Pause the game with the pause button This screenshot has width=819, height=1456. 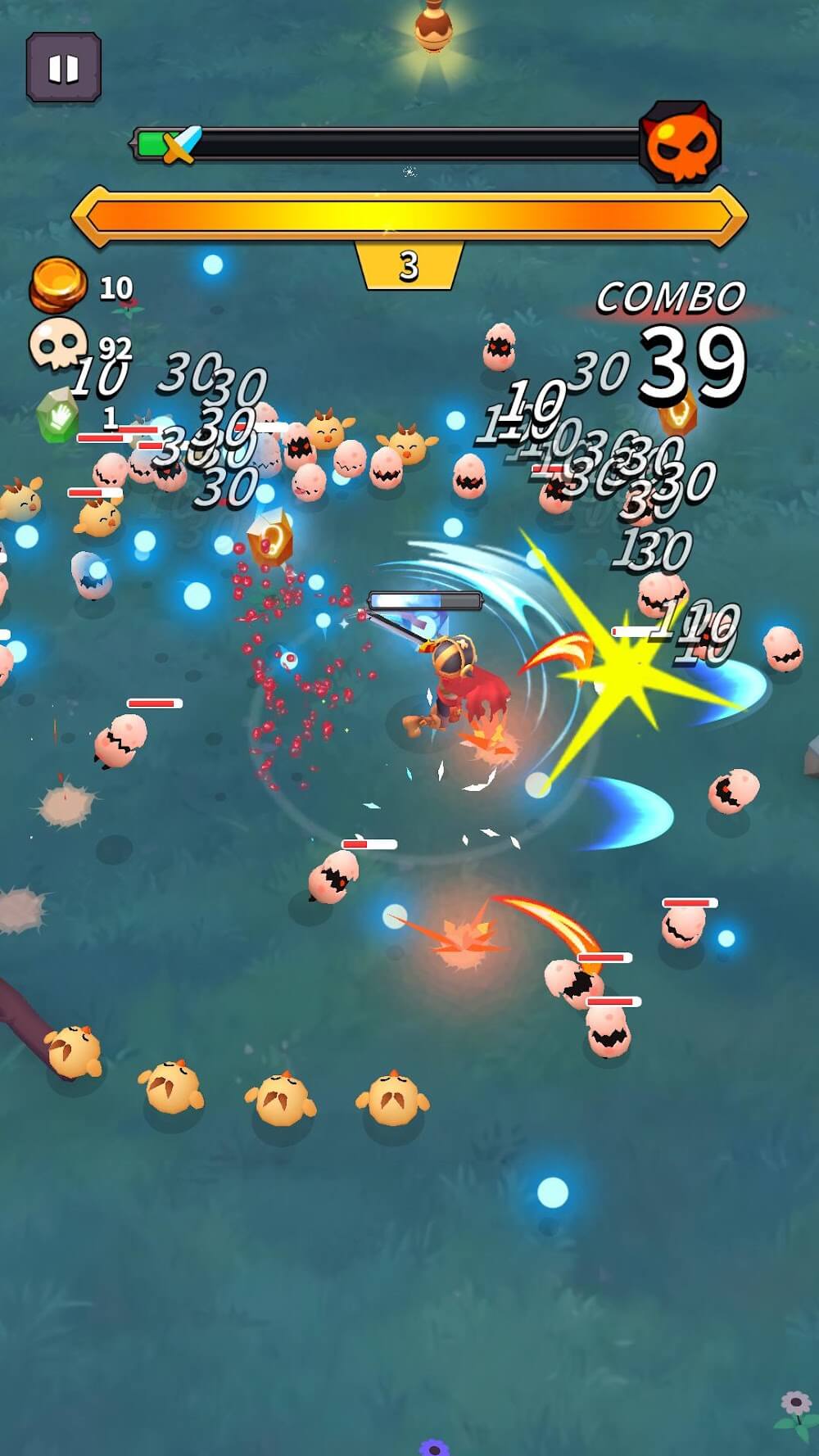pyautogui.click(x=63, y=68)
